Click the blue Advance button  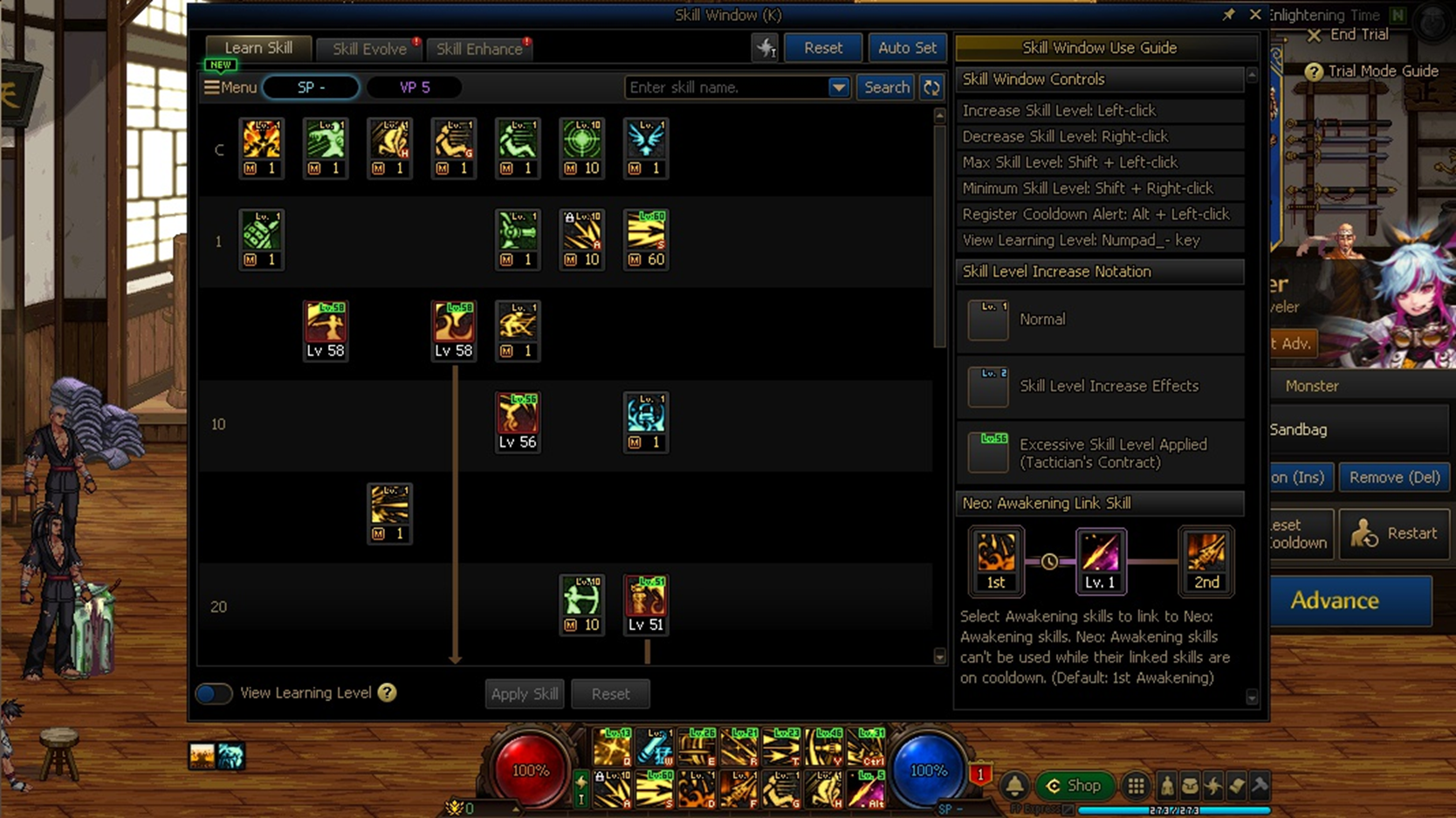pos(1334,601)
